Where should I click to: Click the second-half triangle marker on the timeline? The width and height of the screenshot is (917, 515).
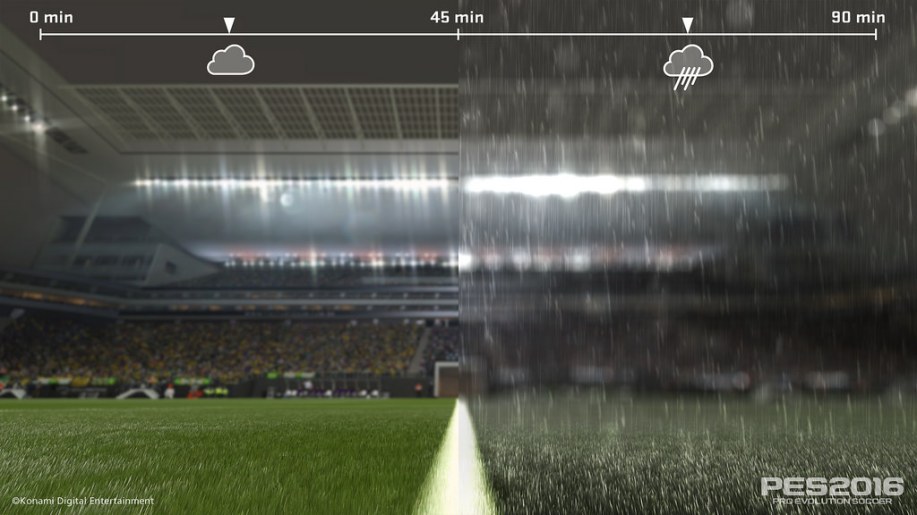tap(687, 25)
